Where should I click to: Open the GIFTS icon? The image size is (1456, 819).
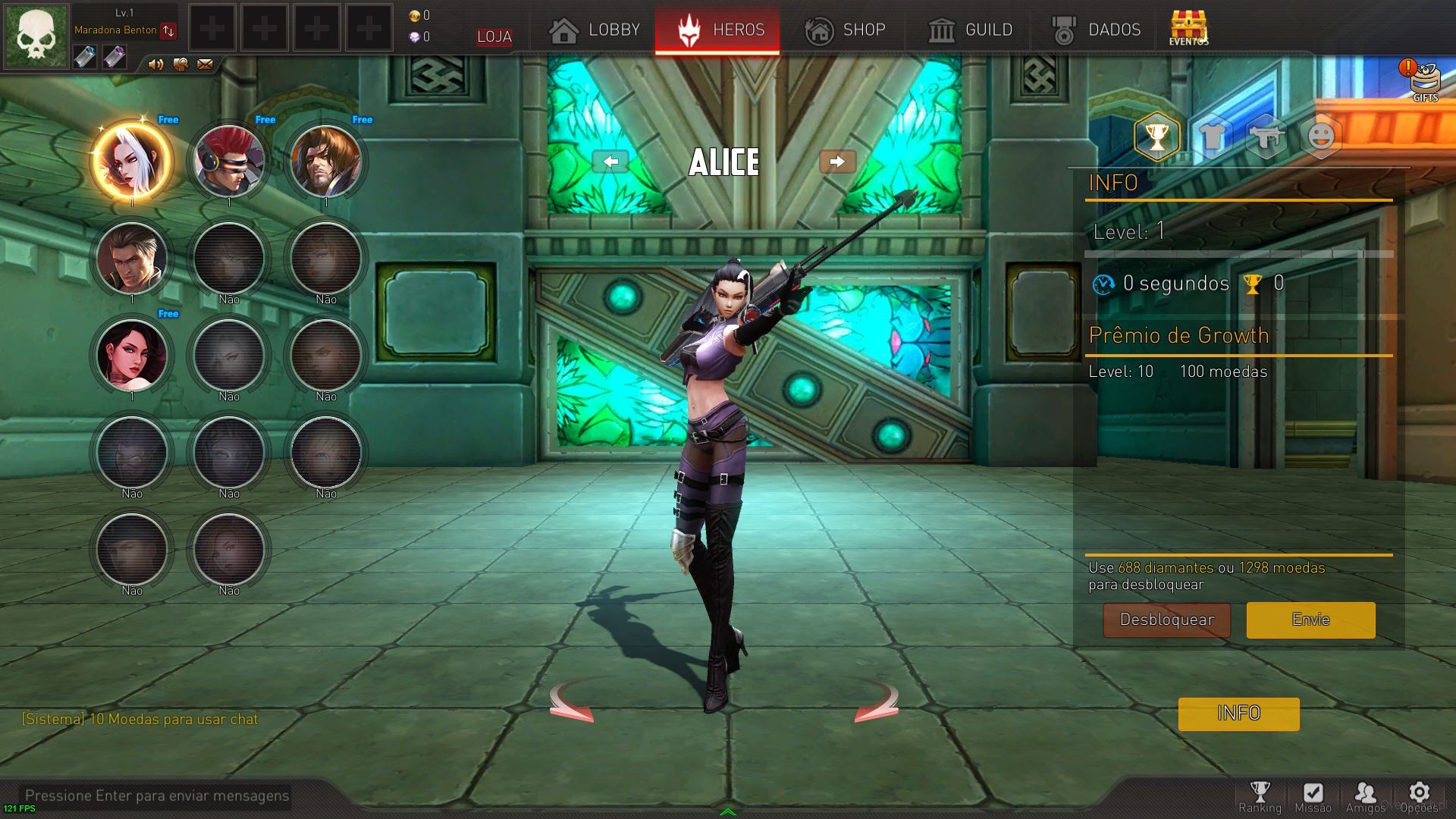(x=1423, y=80)
